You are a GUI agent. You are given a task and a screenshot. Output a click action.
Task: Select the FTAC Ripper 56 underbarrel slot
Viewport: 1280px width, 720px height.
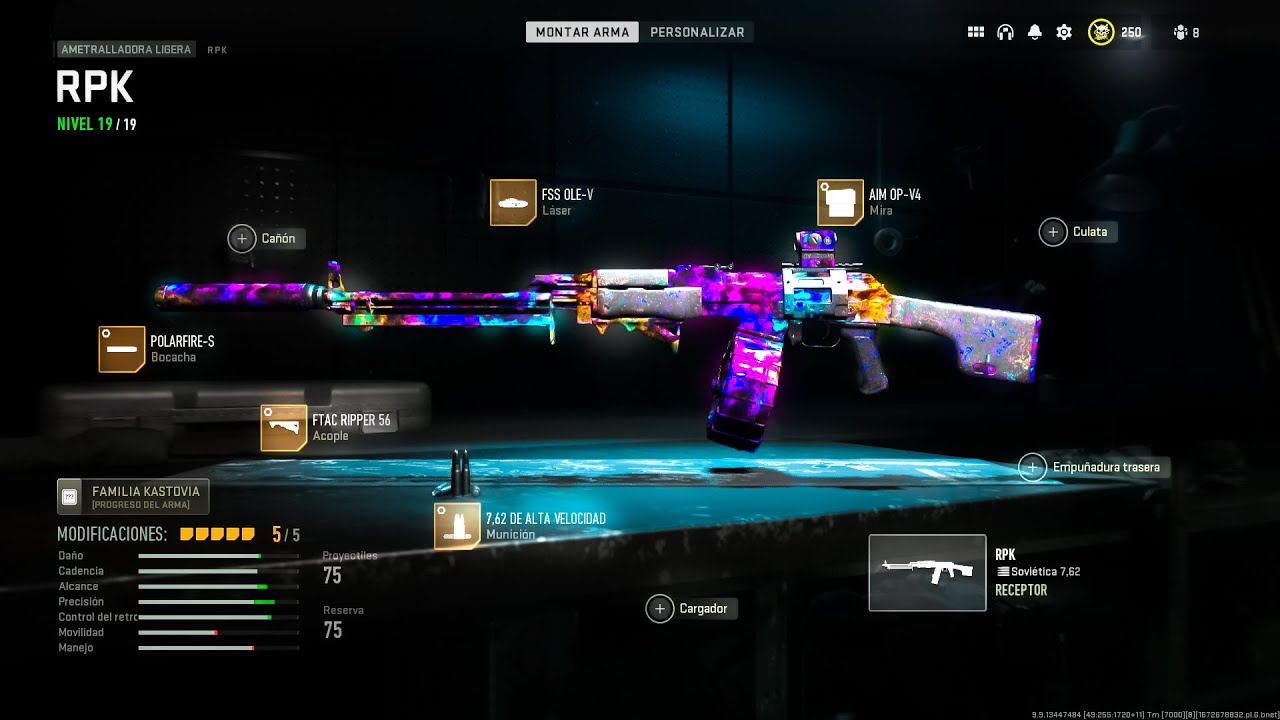pyautogui.click(x=283, y=428)
